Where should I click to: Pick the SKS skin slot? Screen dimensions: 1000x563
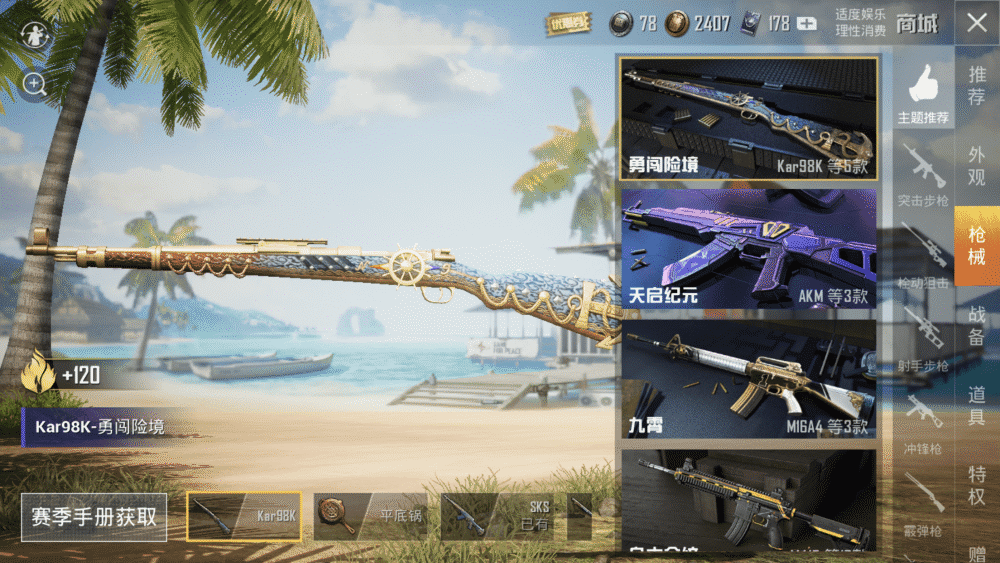click(x=497, y=516)
